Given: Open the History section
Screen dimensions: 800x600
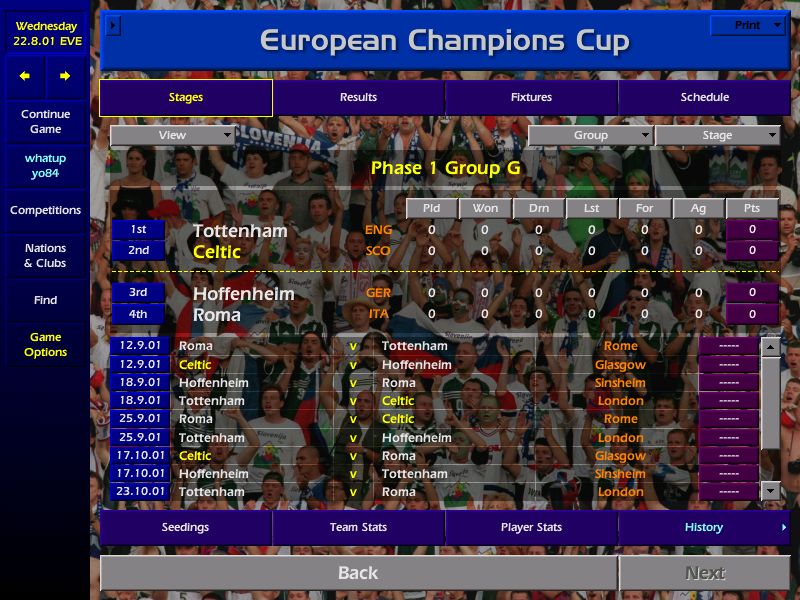Looking at the screenshot, I should 704,527.
